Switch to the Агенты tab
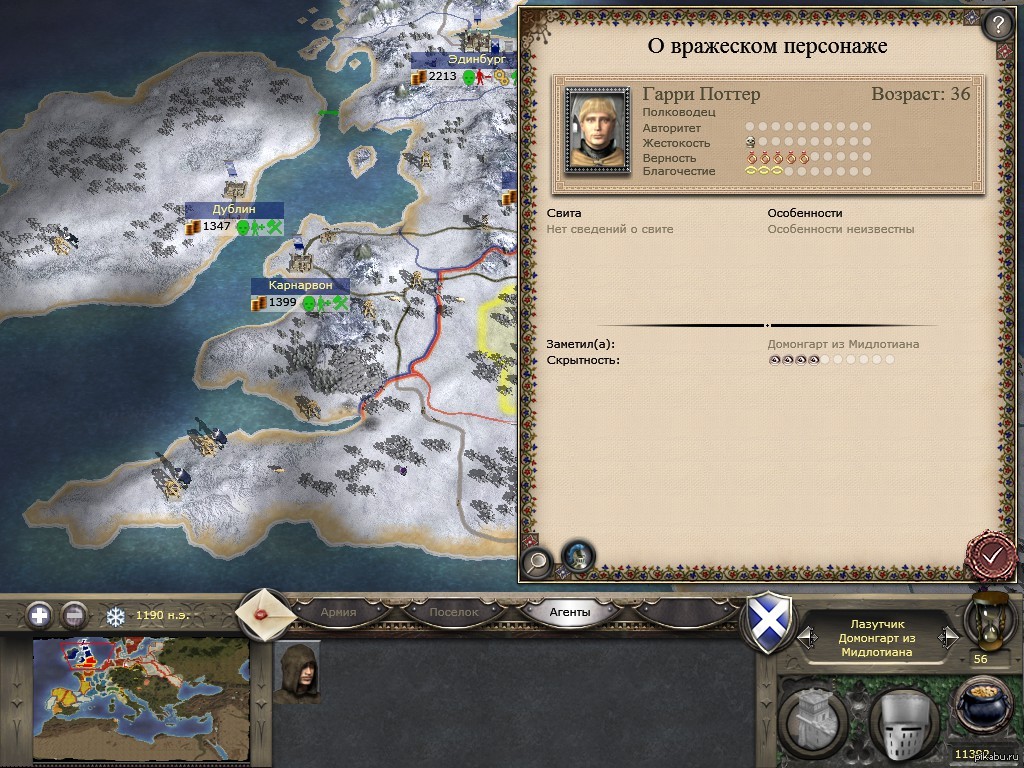This screenshot has height=768, width=1024. click(570, 612)
